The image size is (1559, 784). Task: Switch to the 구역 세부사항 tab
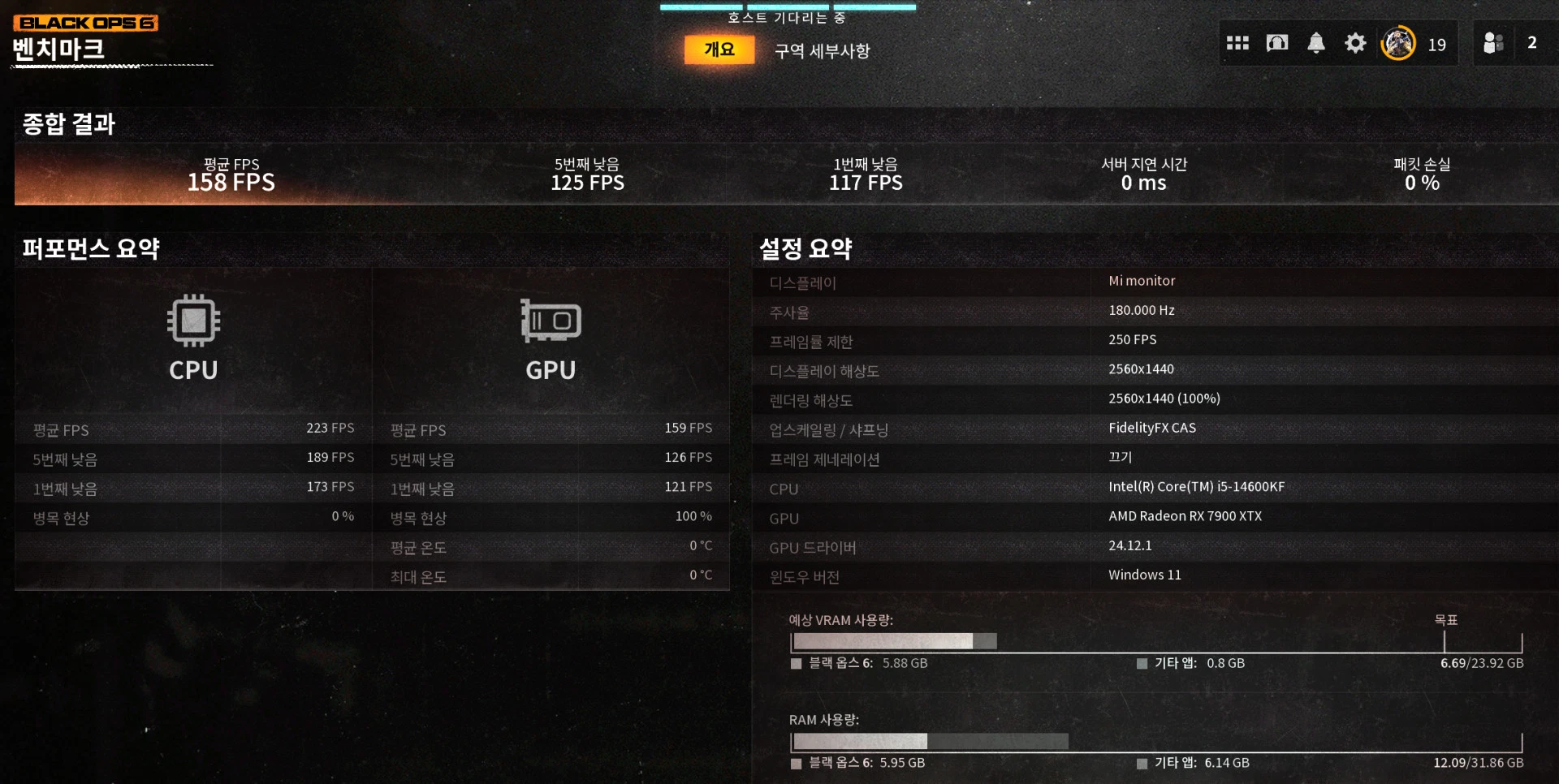pyautogui.click(x=819, y=50)
